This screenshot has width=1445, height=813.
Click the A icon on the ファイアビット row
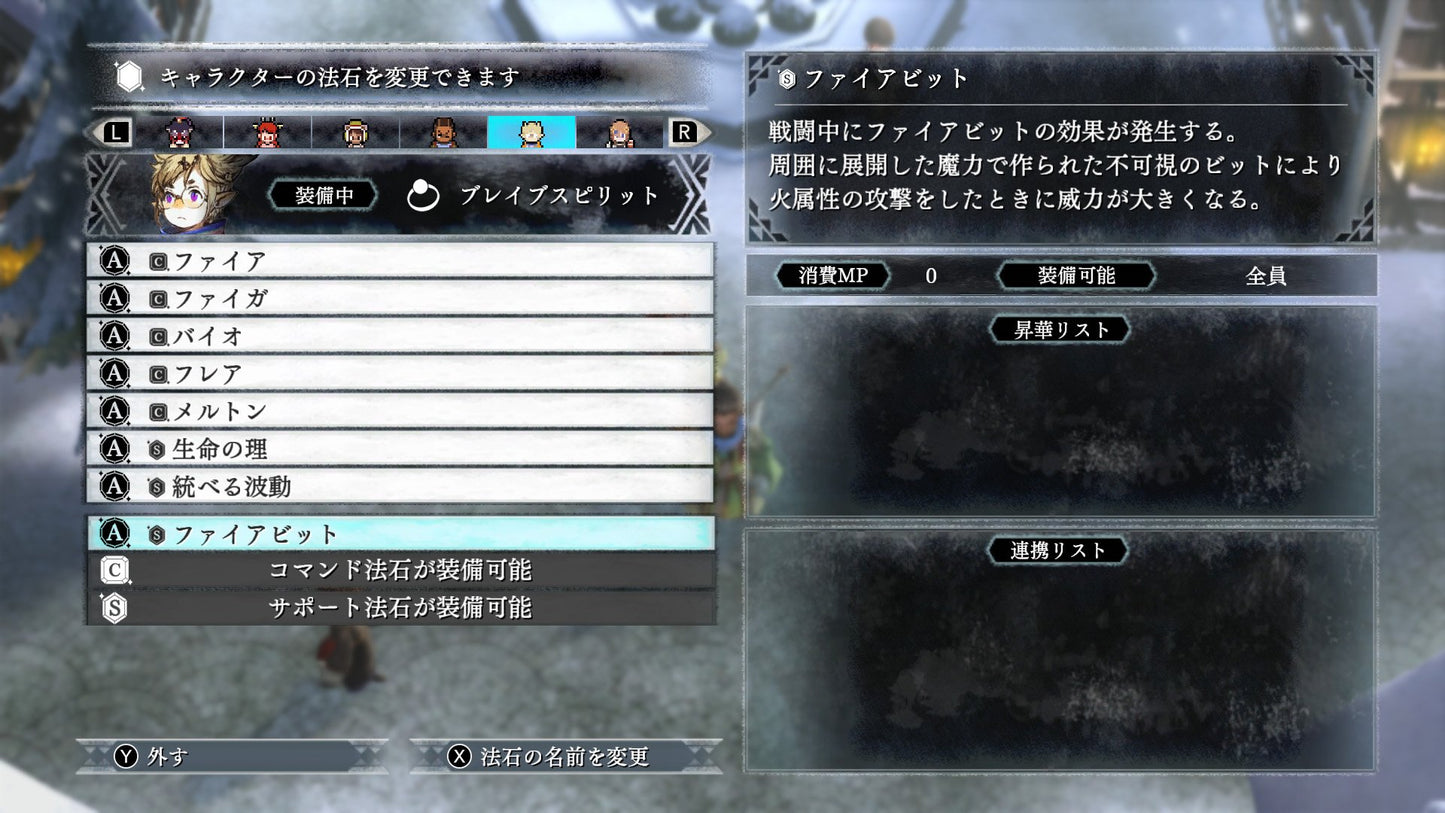pos(114,535)
